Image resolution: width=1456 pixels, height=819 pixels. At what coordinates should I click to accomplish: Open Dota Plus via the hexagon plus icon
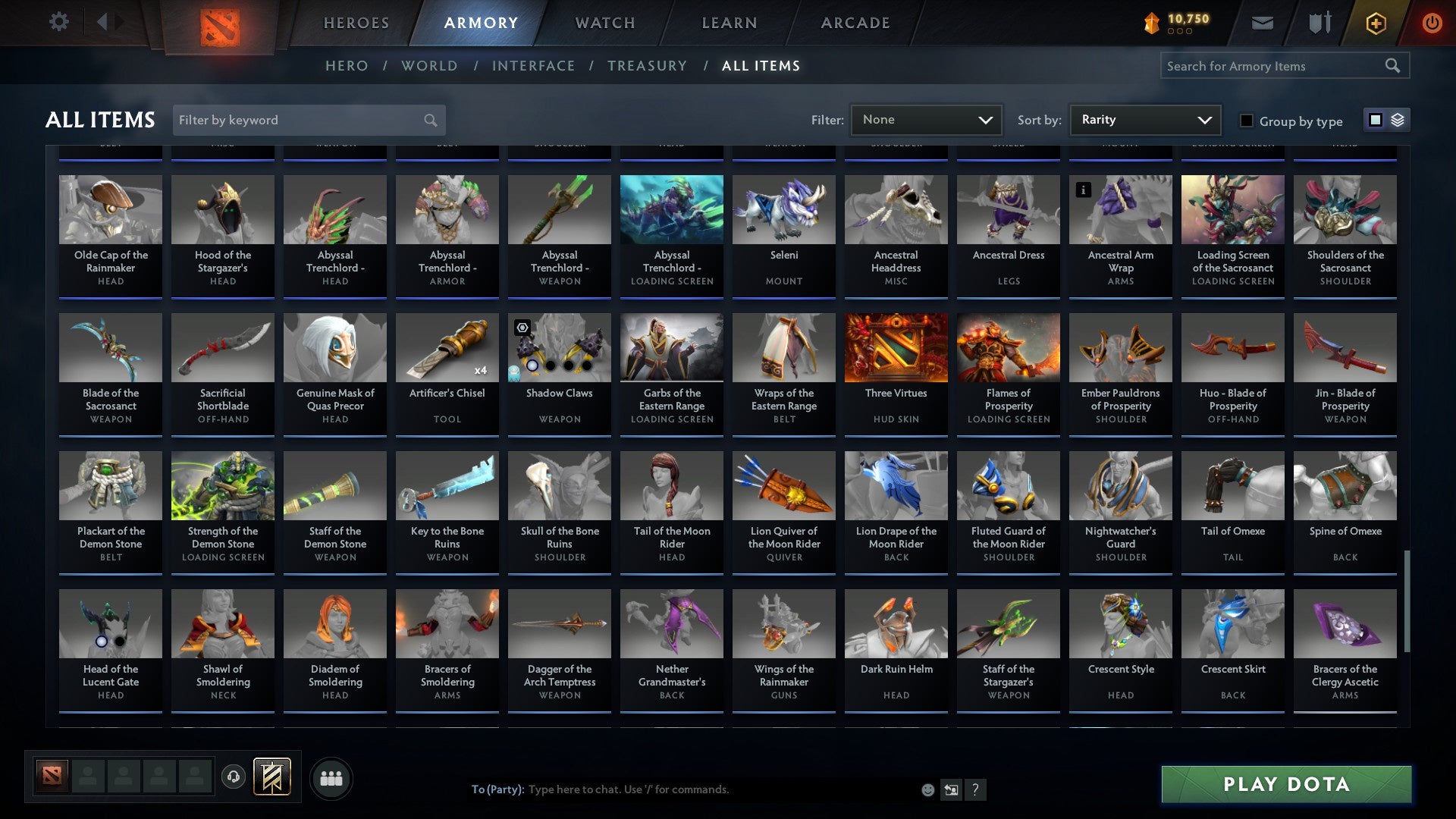coord(1376,23)
